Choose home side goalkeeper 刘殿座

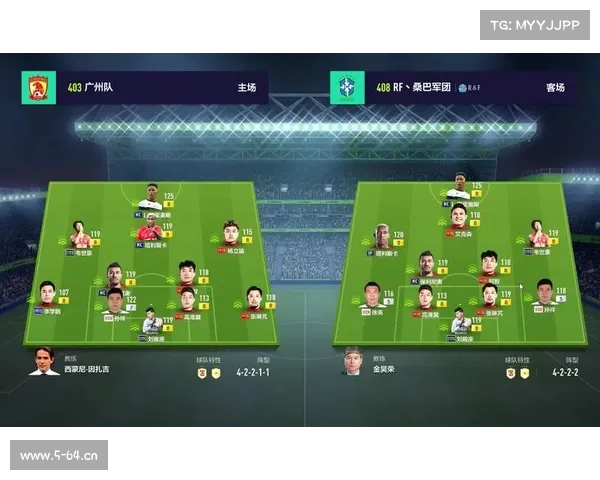151,322
